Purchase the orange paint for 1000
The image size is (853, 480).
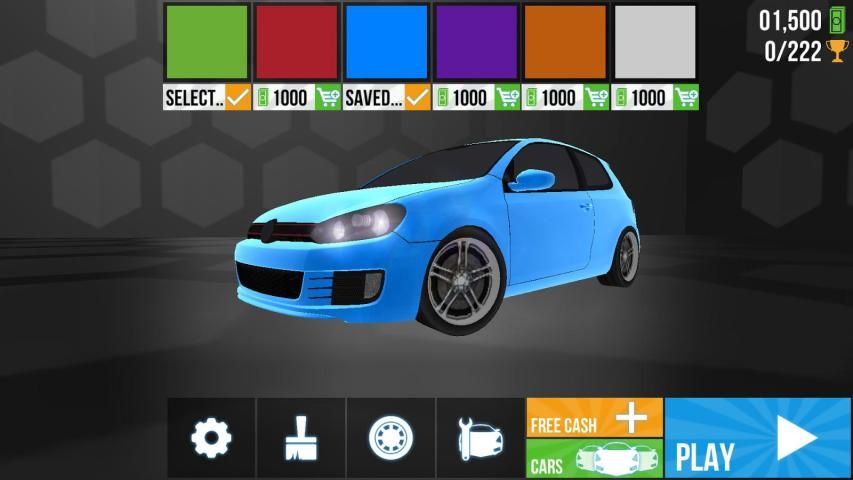tap(565, 97)
